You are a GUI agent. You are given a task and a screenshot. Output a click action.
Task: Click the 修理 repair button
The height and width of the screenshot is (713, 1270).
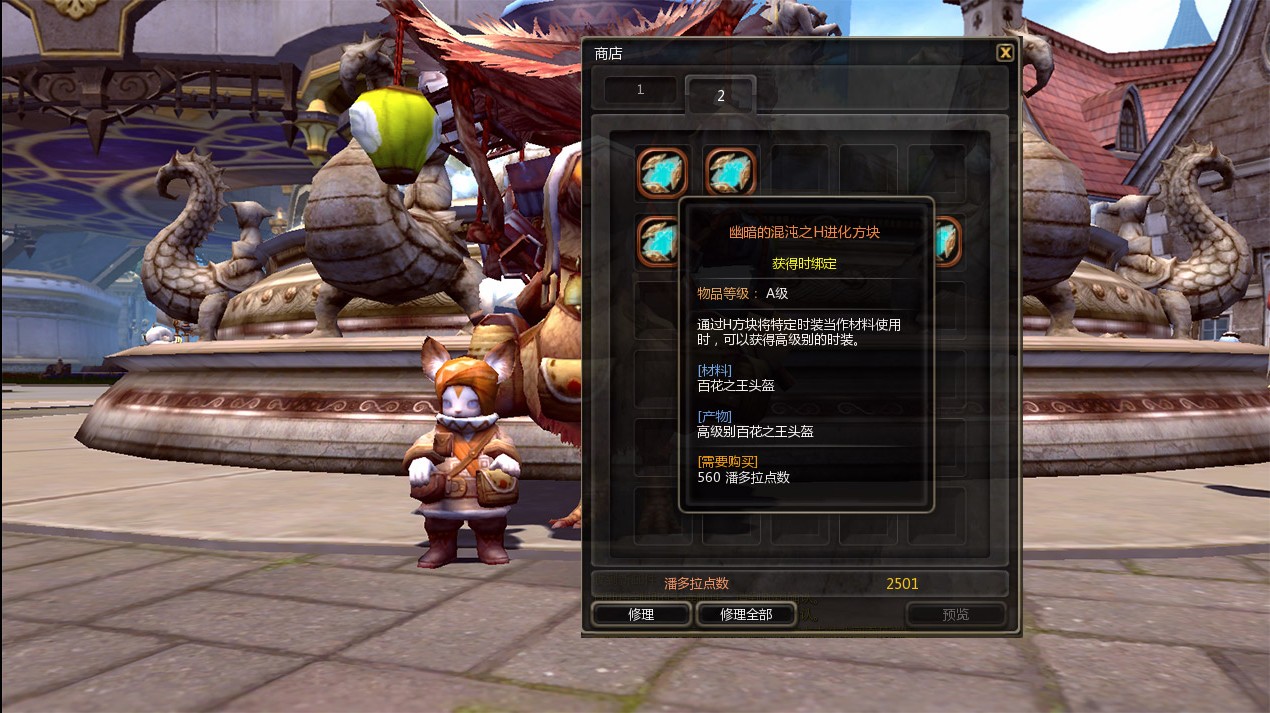[641, 614]
